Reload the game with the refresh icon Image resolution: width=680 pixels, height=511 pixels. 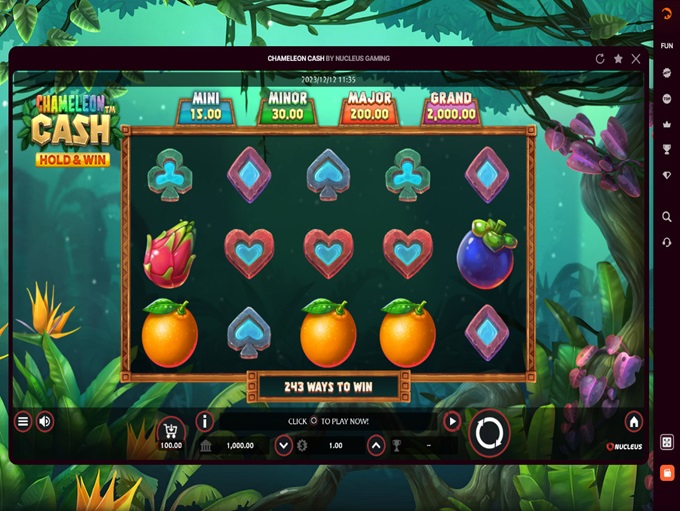point(600,58)
